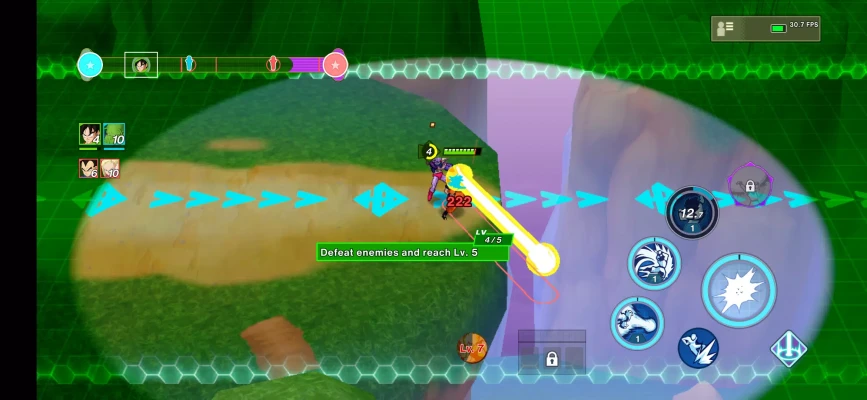The height and width of the screenshot is (400, 867).
Task: Trigger the dash kick ability
Action: pyautogui.click(x=698, y=347)
